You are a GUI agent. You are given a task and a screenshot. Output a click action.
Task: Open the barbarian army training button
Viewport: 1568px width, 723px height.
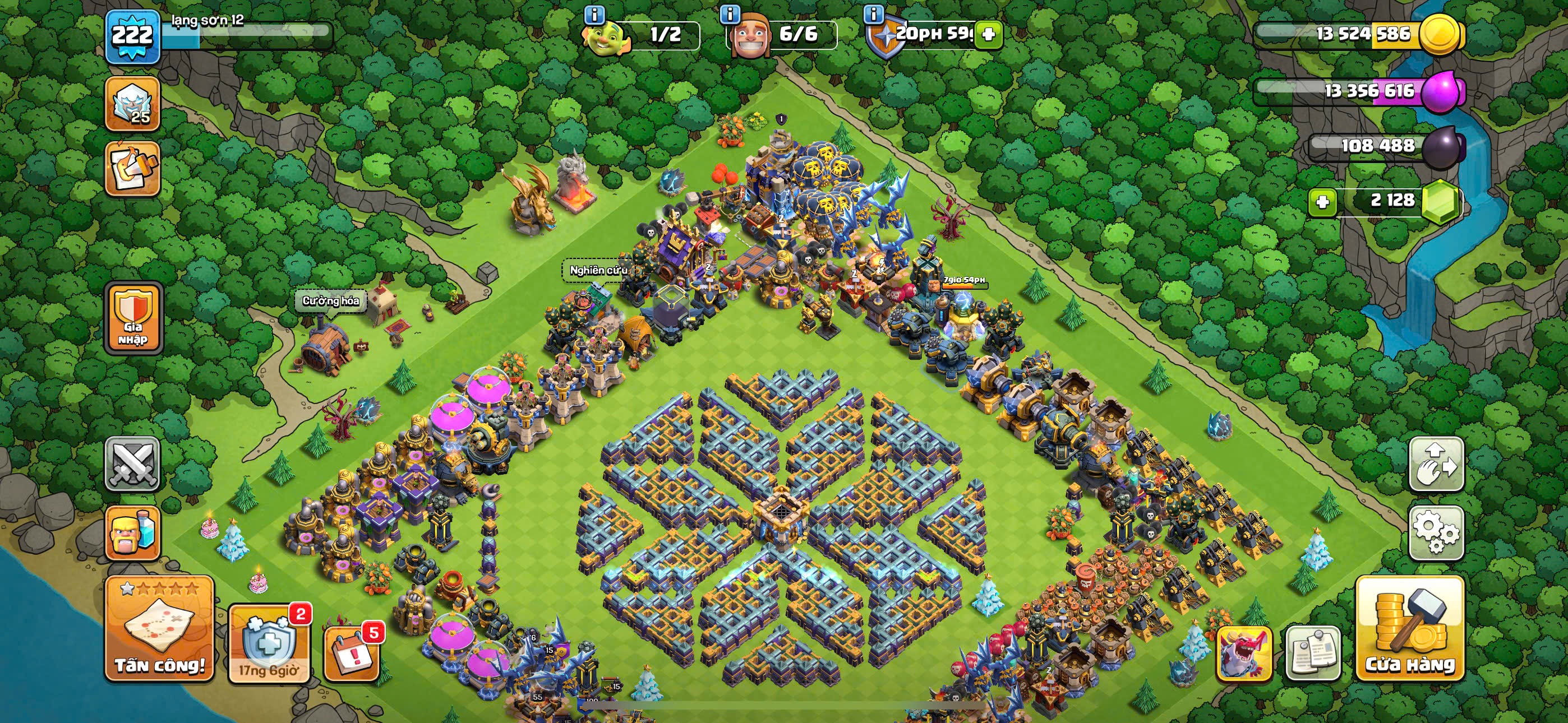coord(133,533)
